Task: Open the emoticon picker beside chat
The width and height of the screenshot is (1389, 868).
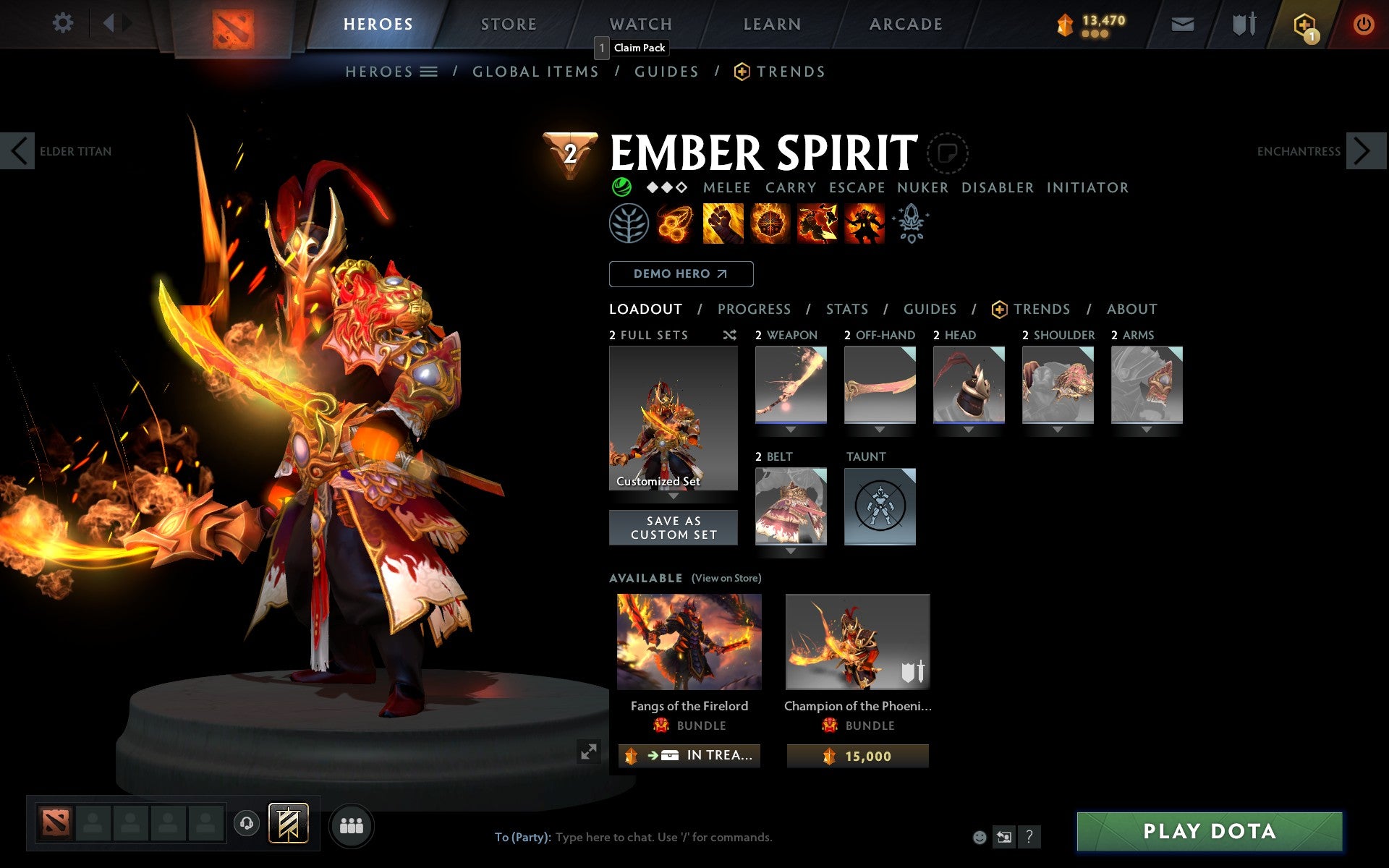Action: point(981,837)
